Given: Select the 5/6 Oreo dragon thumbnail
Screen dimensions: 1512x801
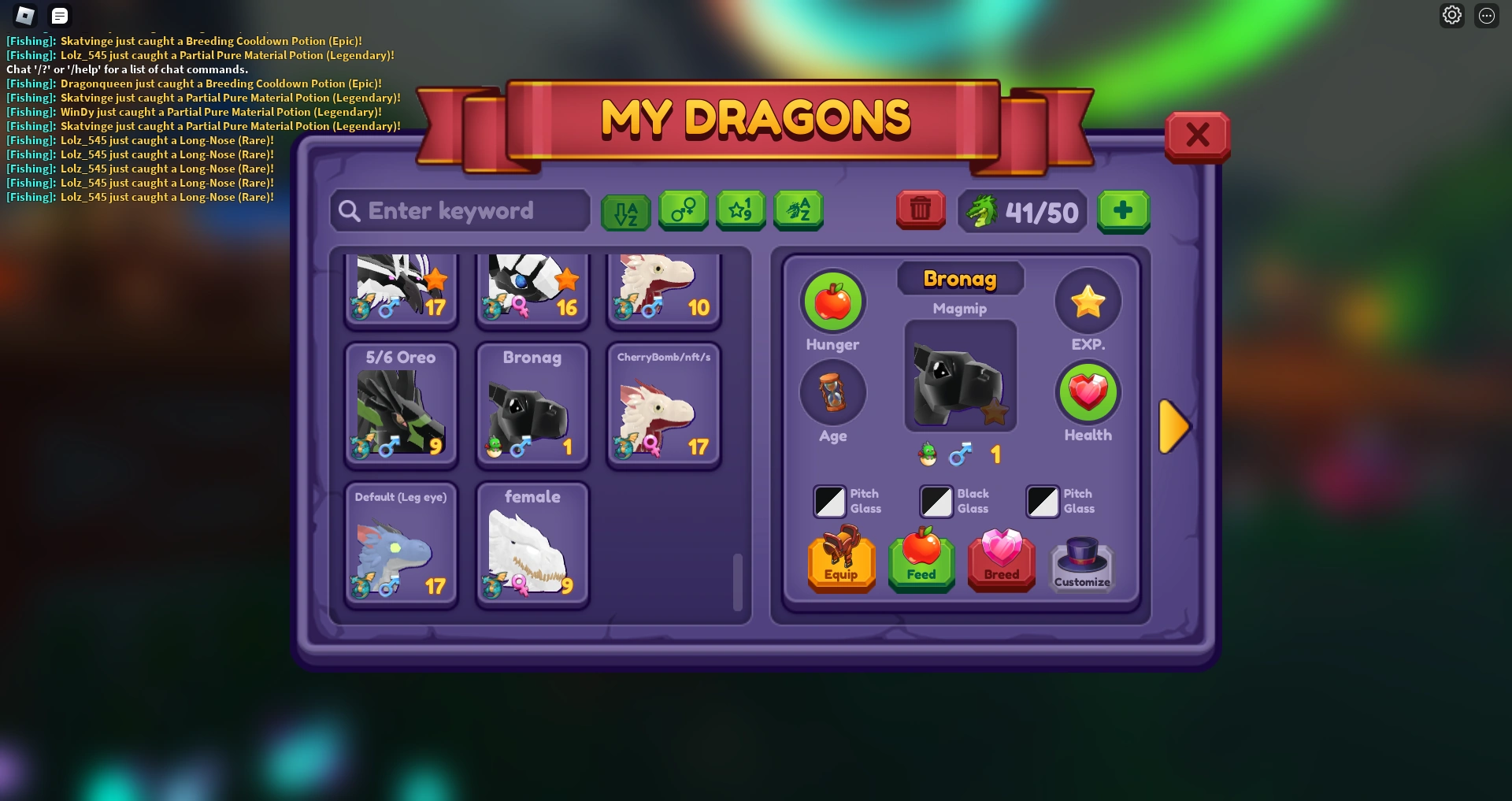Looking at the screenshot, I should pos(401,406).
